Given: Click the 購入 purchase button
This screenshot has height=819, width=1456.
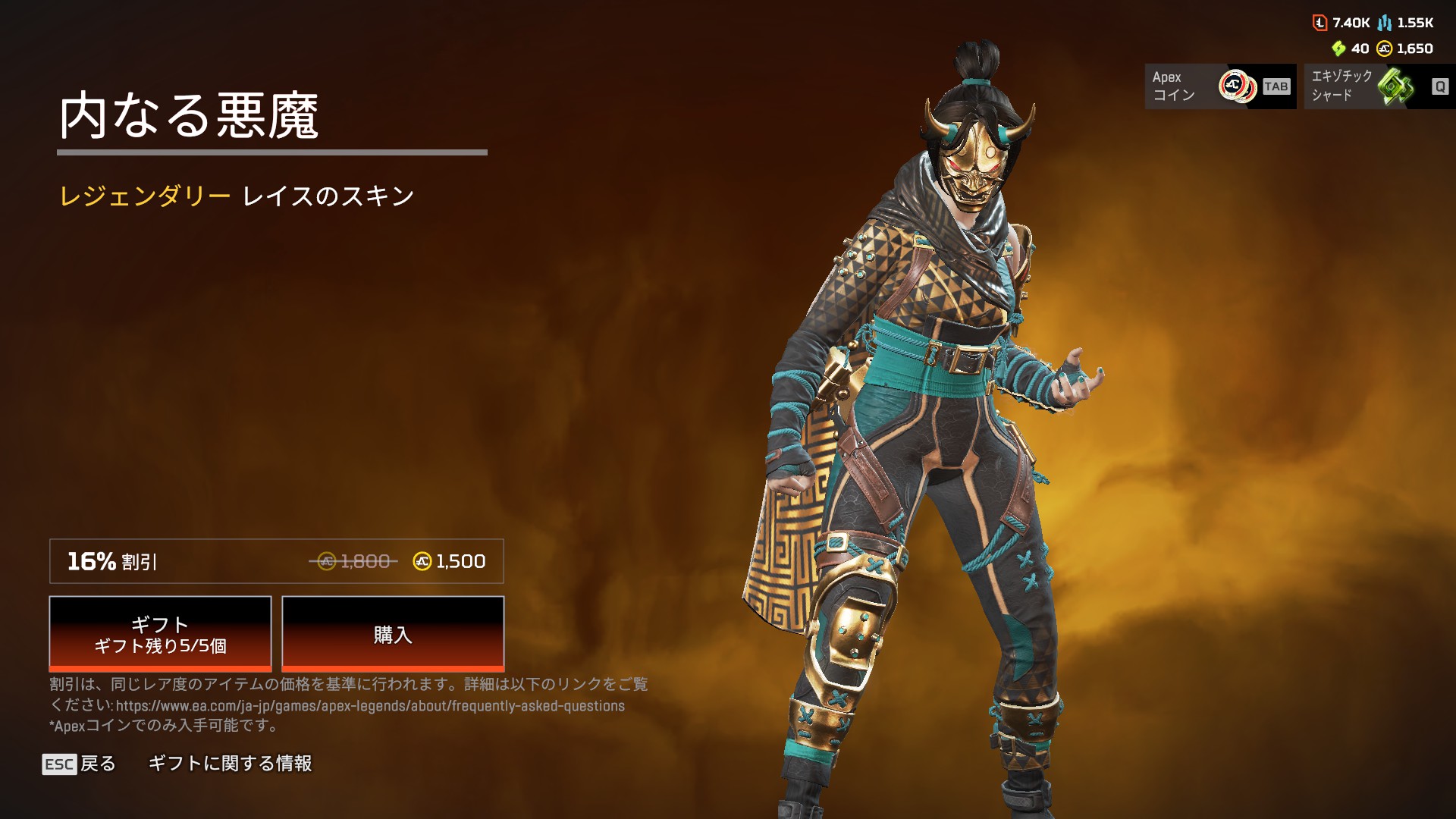Looking at the screenshot, I should click(x=393, y=634).
